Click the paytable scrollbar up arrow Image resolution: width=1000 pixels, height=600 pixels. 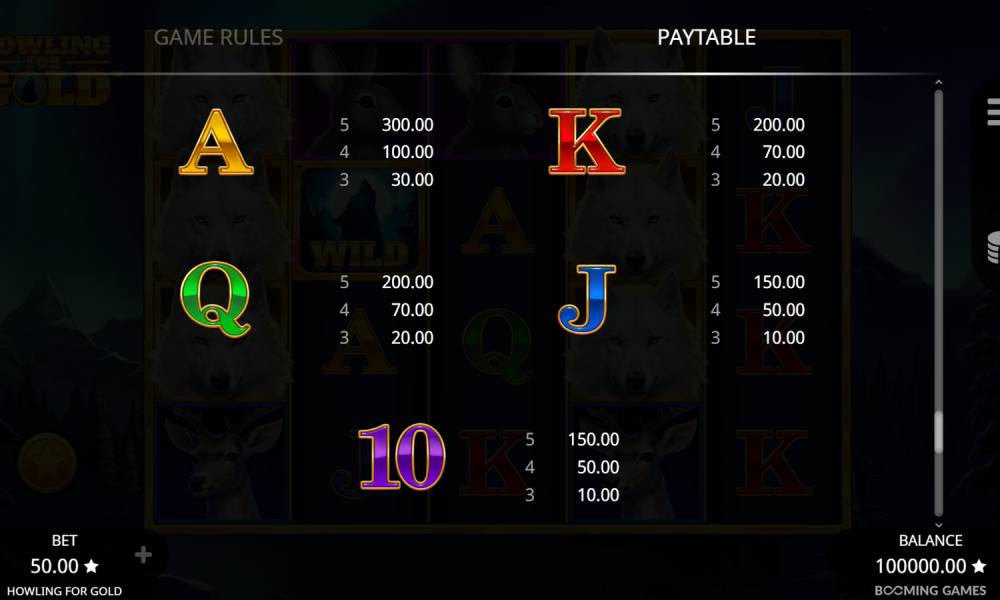coord(938,83)
